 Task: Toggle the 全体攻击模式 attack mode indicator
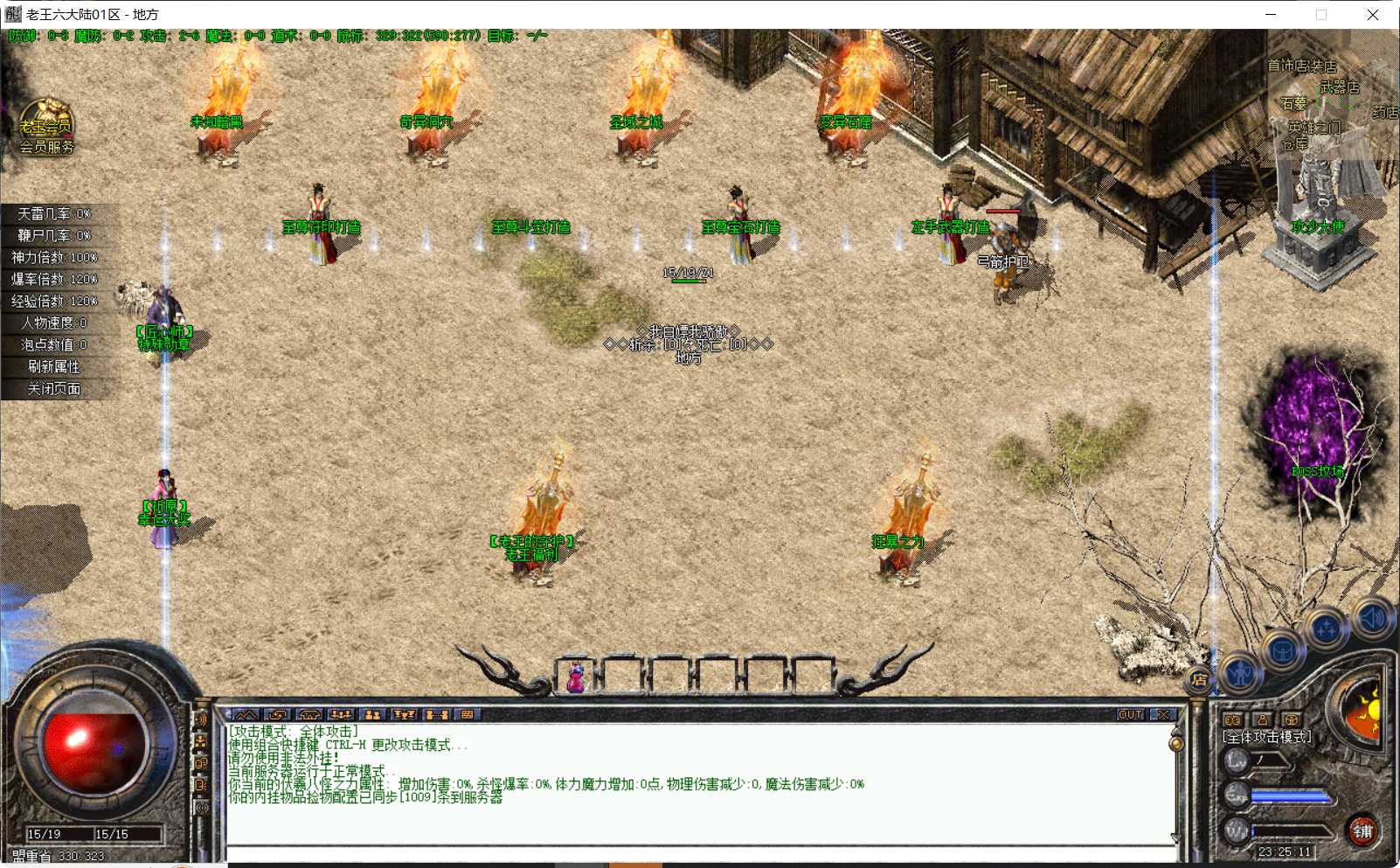(1265, 737)
